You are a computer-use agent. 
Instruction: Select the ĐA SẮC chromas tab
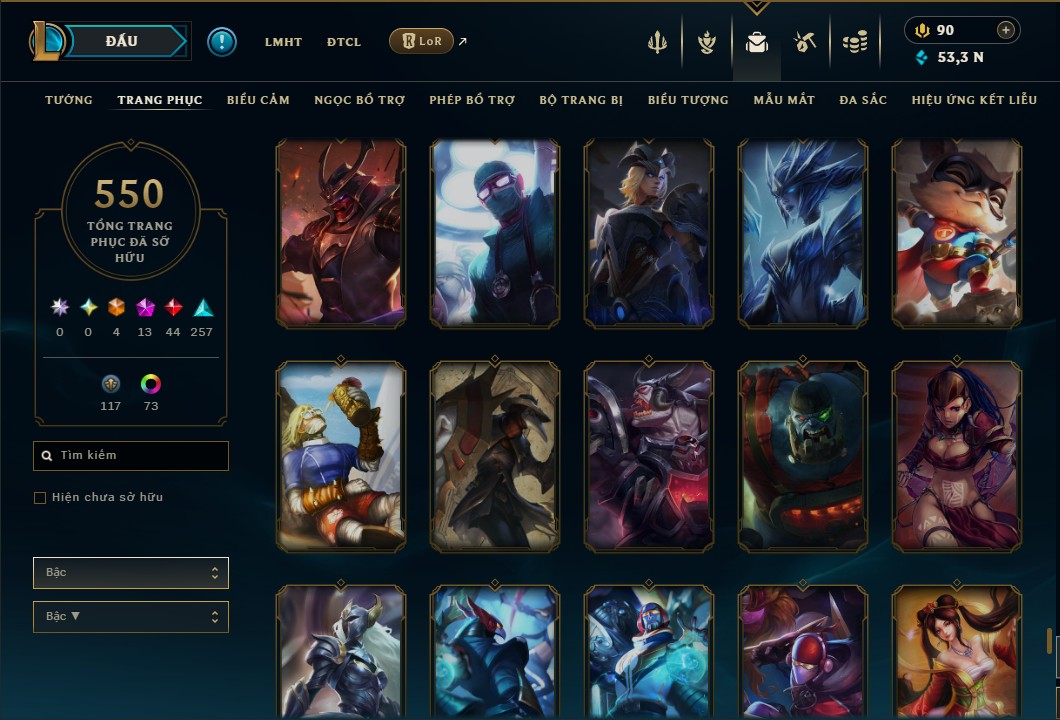coord(863,100)
